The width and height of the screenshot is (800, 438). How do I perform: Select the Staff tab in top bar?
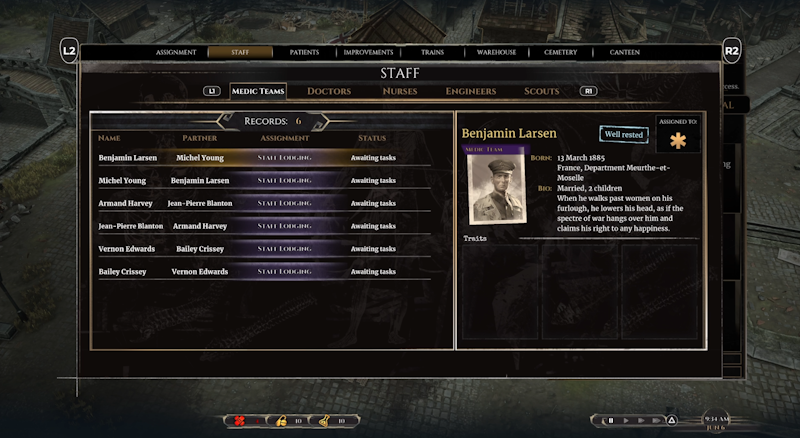(240, 52)
